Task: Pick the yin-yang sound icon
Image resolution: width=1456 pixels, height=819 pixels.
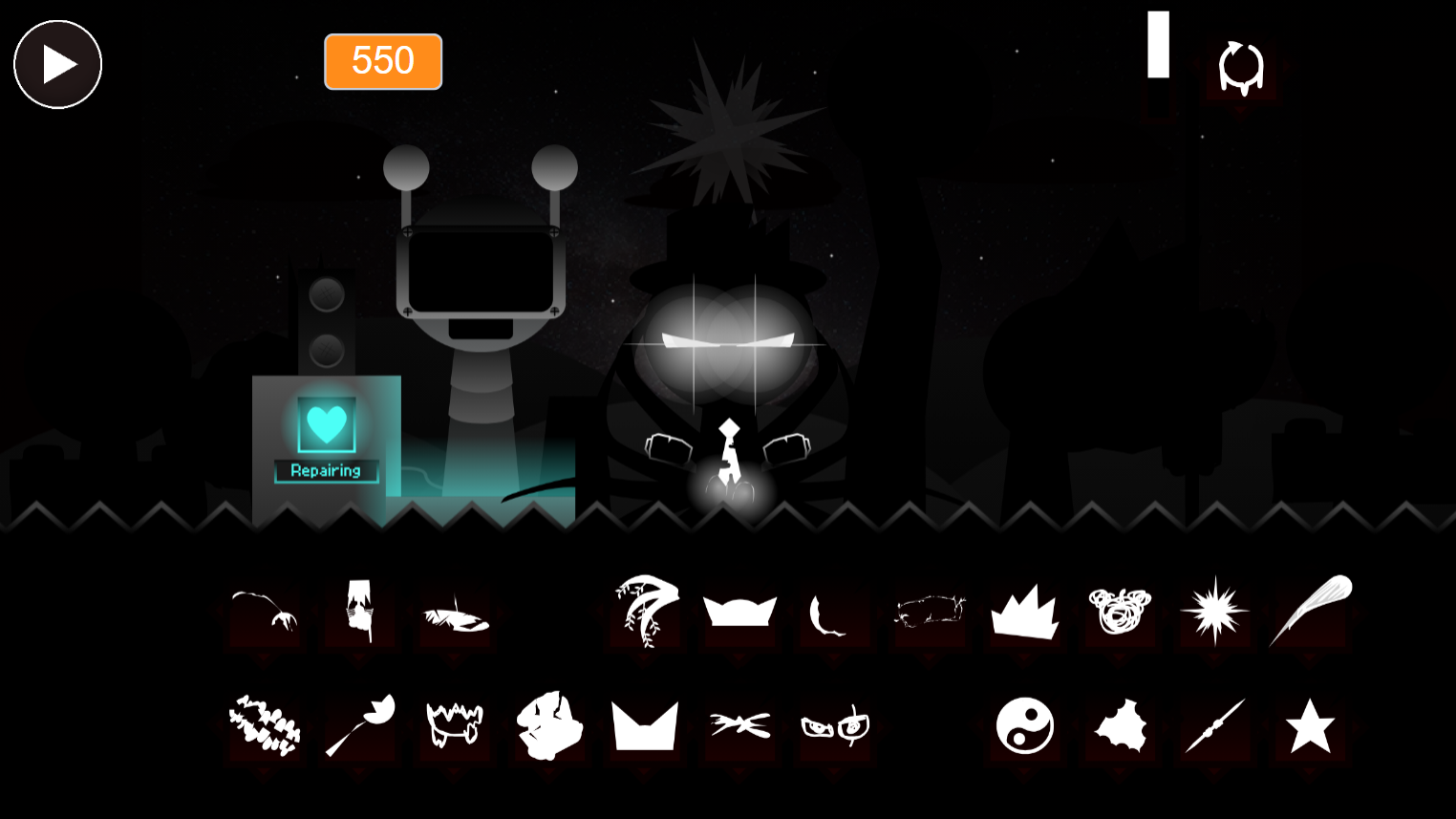Action: (1024, 724)
